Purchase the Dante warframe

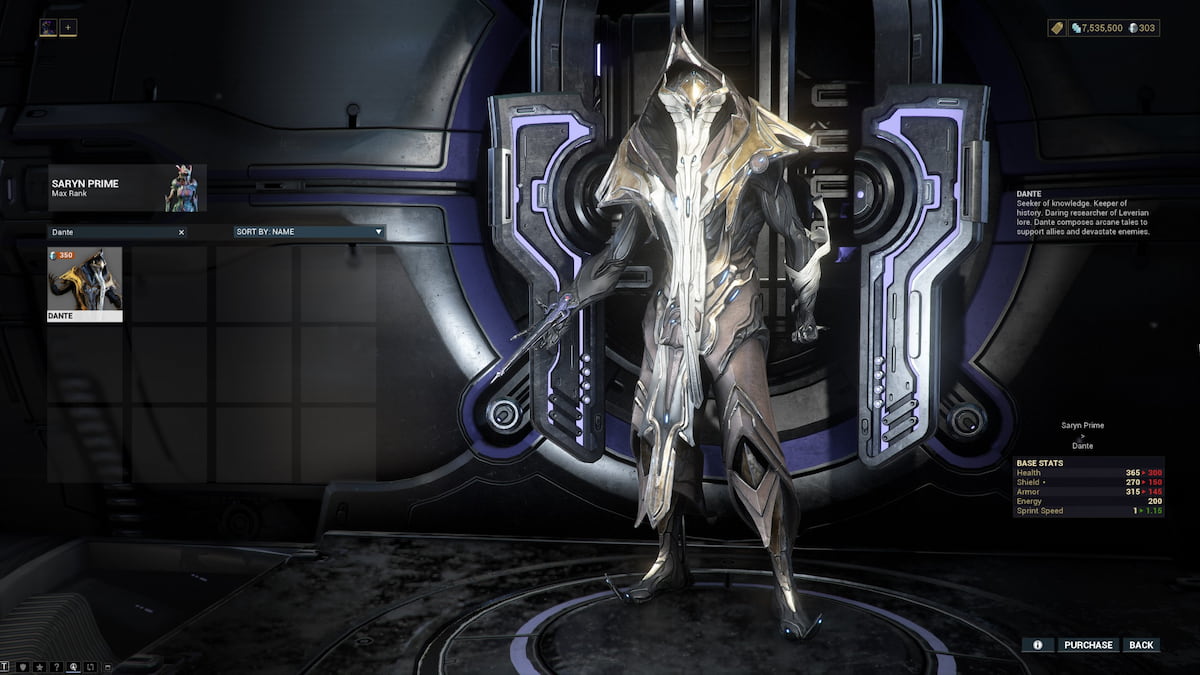pyautogui.click(x=1088, y=645)
